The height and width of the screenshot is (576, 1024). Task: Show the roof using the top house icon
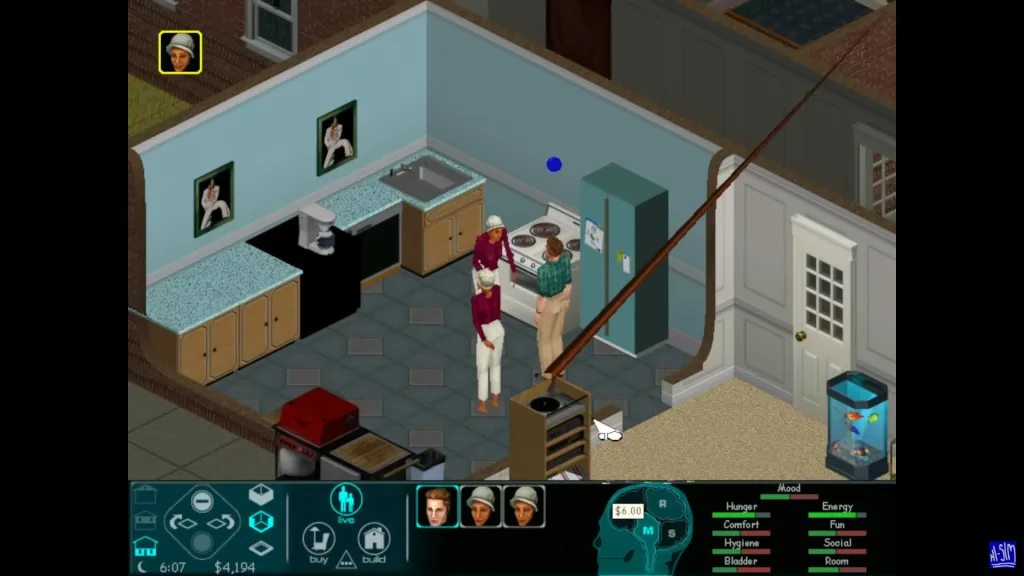point(145,495)
